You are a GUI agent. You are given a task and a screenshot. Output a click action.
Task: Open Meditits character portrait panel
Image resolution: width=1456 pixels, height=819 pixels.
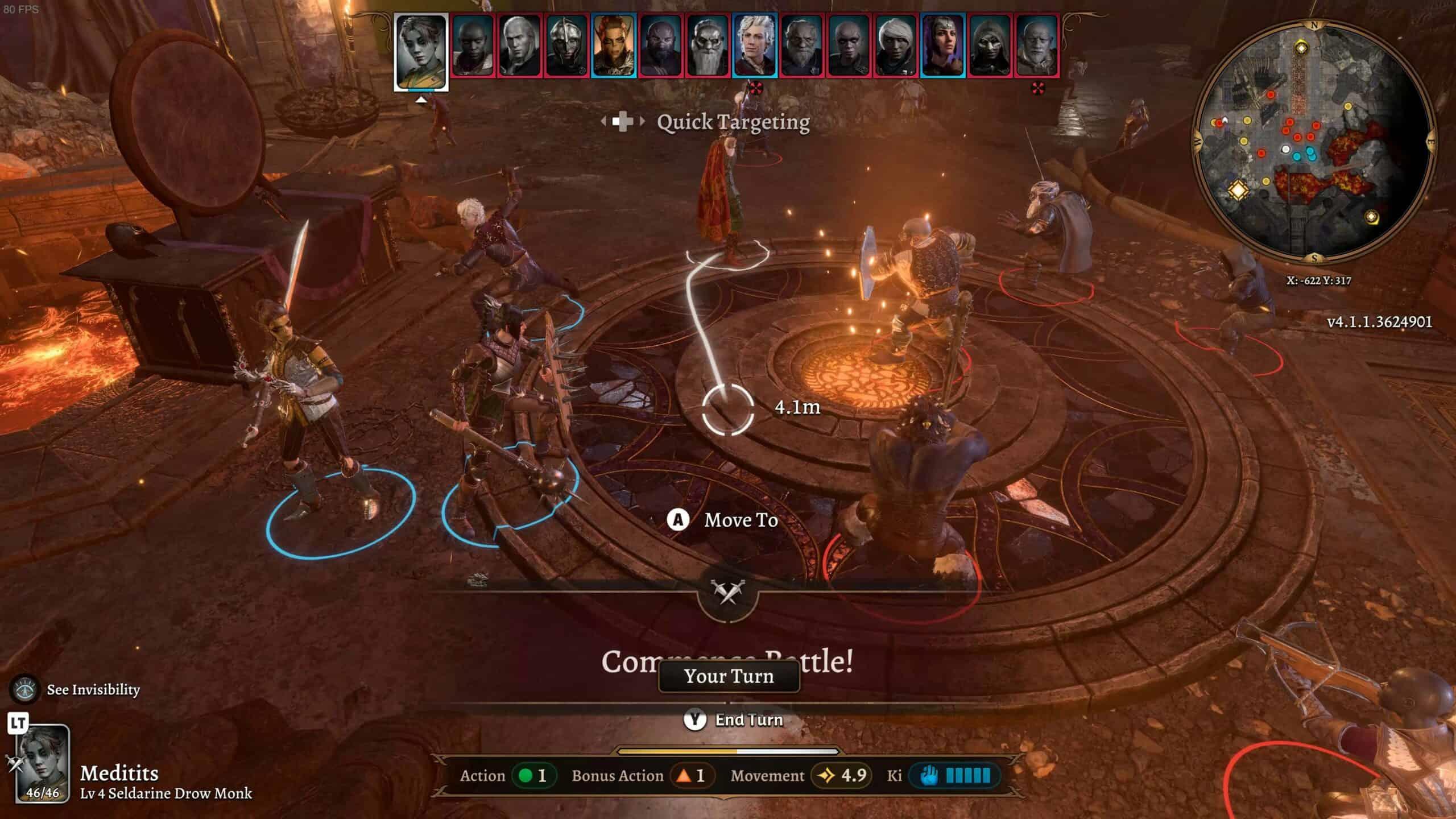(x=42, y=763)
